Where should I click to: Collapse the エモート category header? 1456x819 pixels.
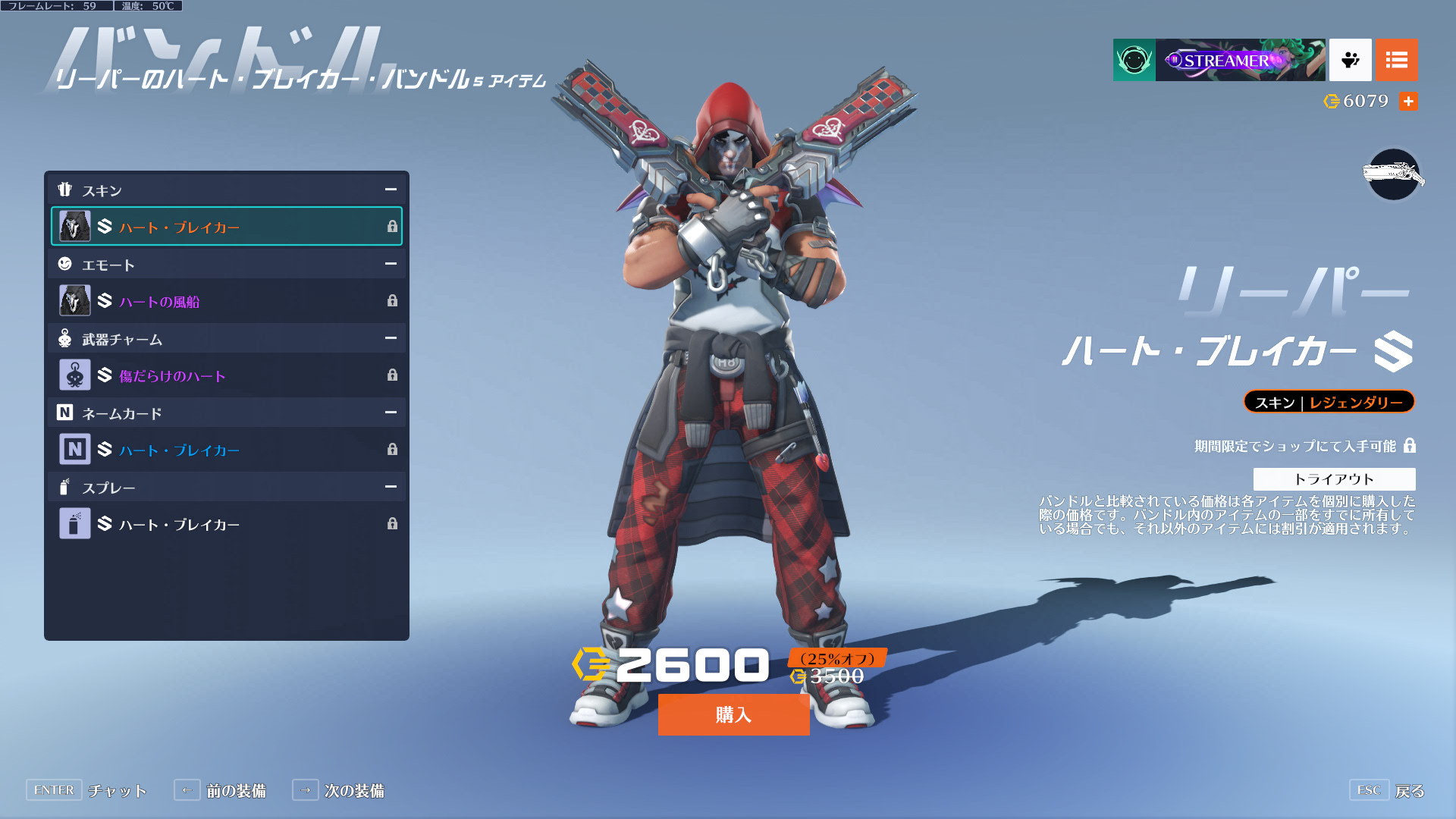391,264
